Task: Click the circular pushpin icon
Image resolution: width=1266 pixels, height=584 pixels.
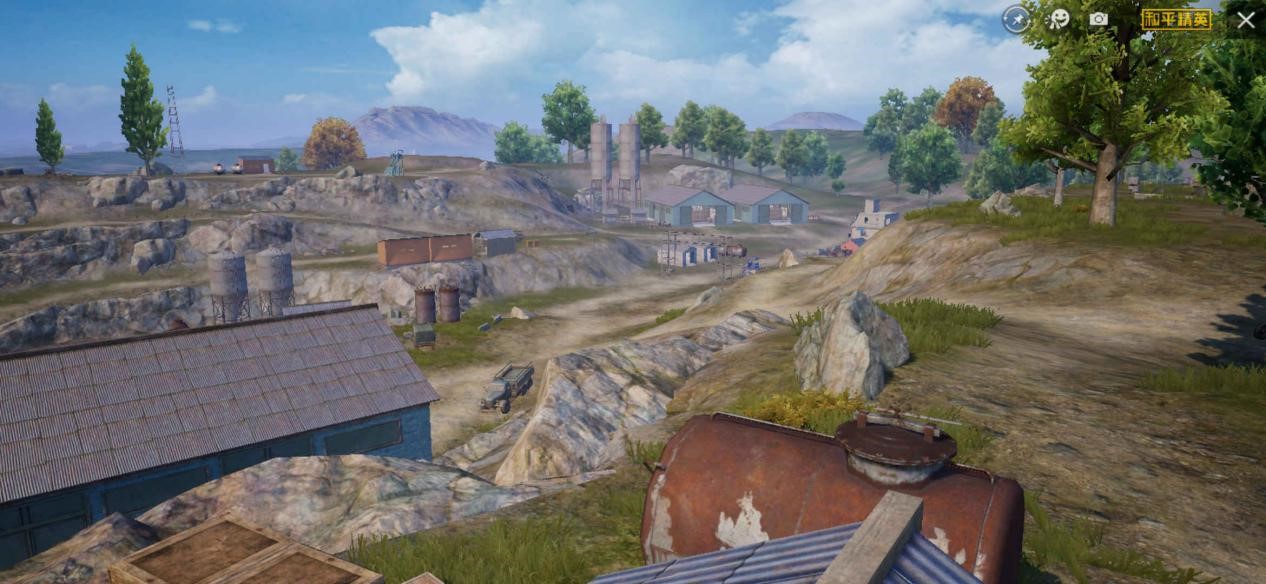Action: click(x=1016, y=19)
